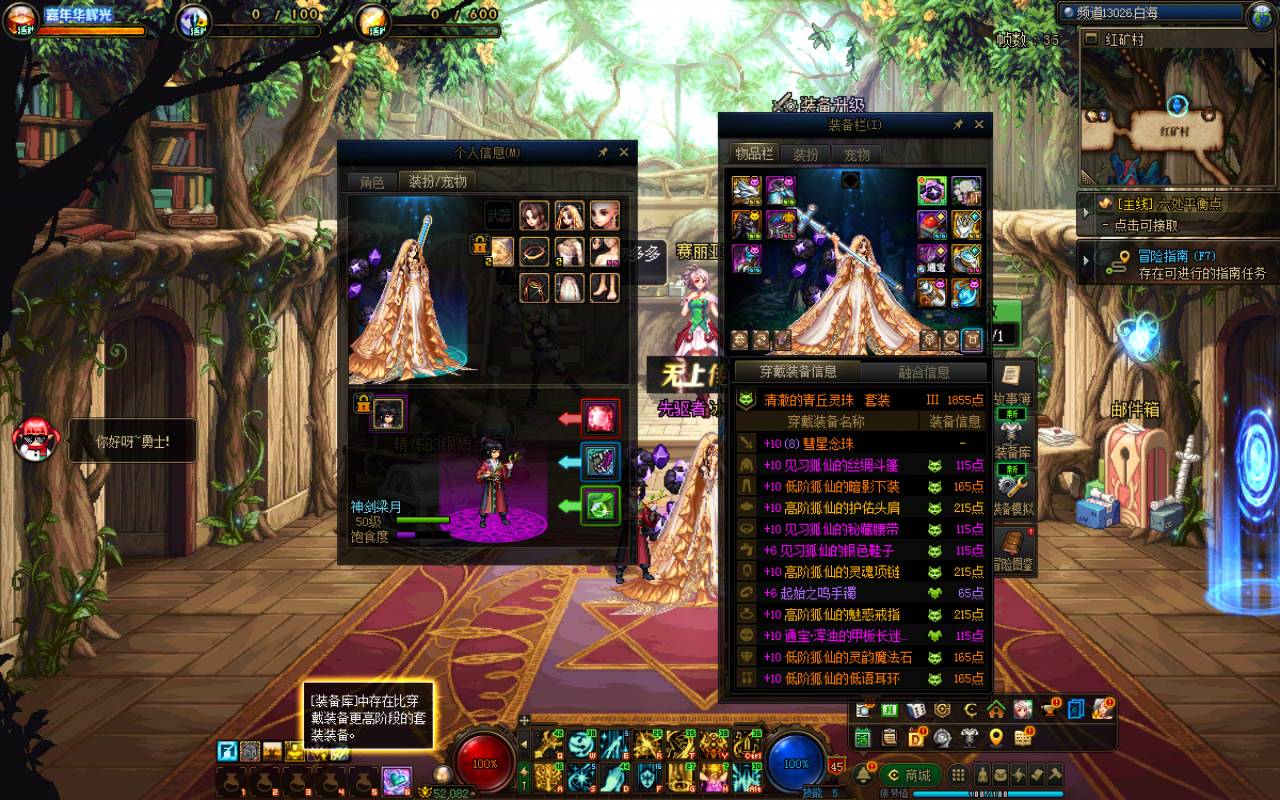Open the 冒险指南 adventure guide entry
1280x800 pixels.
click(x=1180, y=265)
